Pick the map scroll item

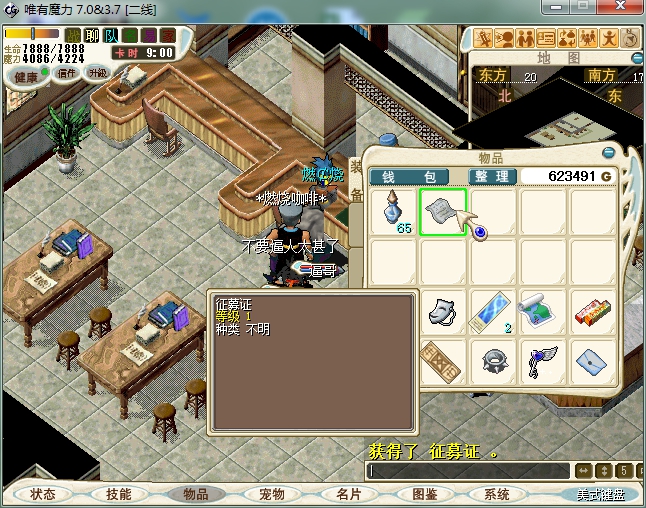click(543, 313)
